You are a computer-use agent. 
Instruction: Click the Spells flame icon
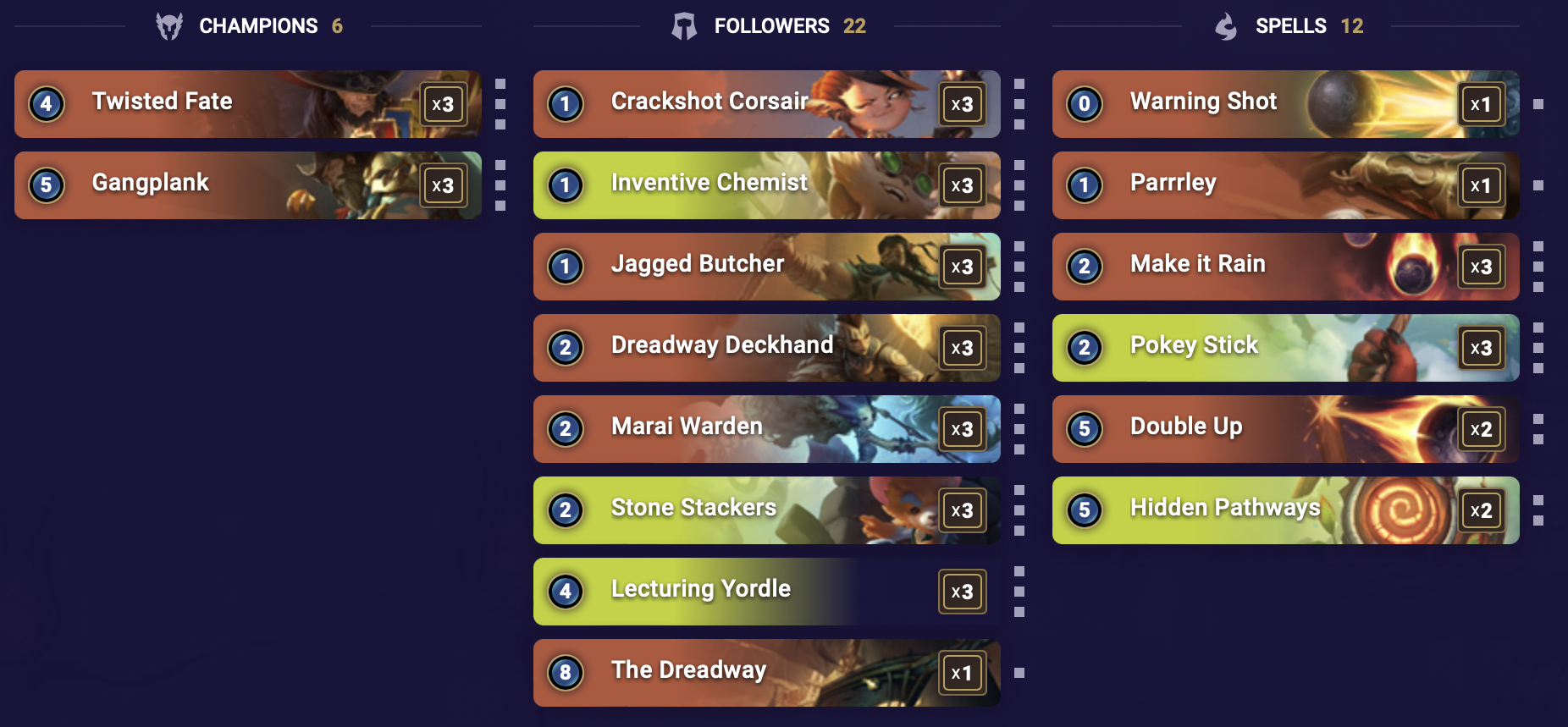click(x=1228, y=25)
